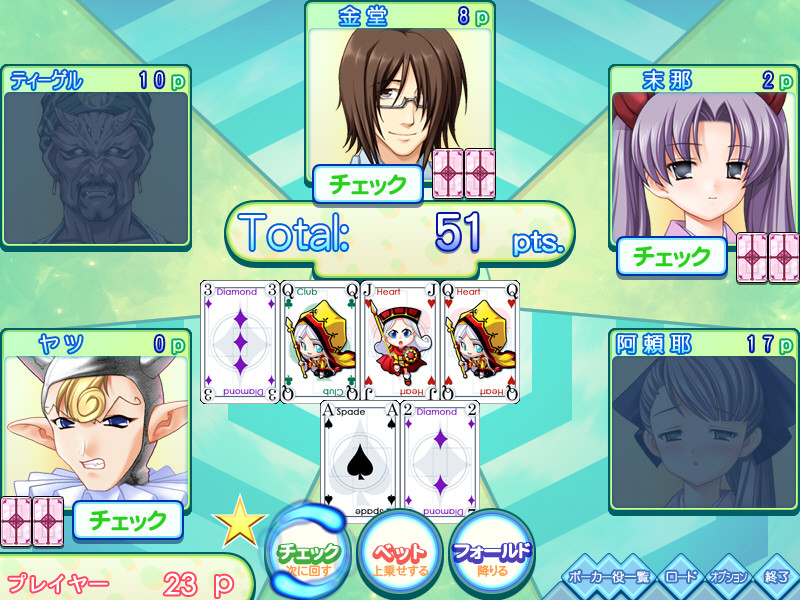The image size is (800, 600).
Task: Select the 2 of Diamonds hand card
Action: click(440, 460)
